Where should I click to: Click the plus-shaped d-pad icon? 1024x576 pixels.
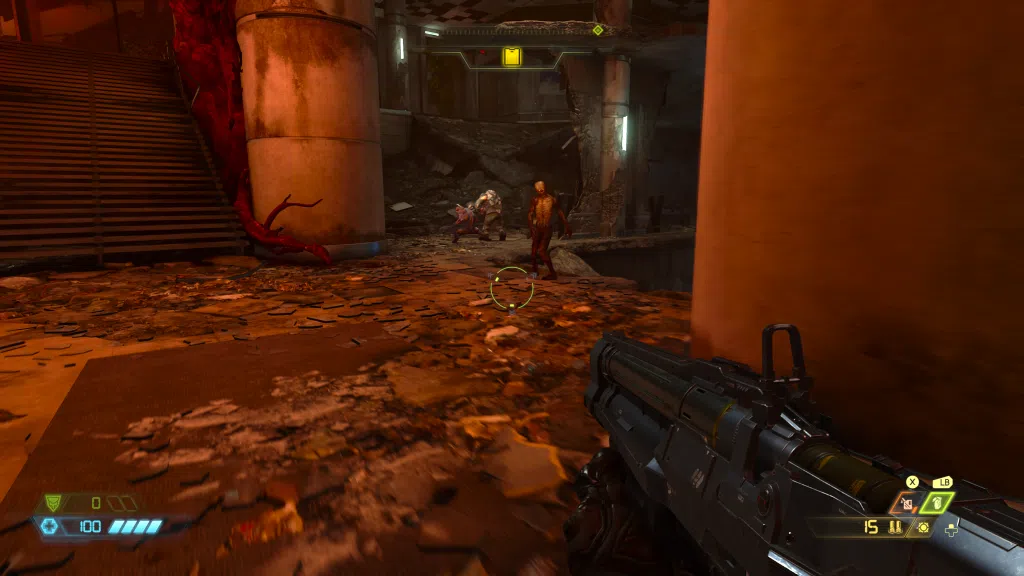tap(950, 528)
